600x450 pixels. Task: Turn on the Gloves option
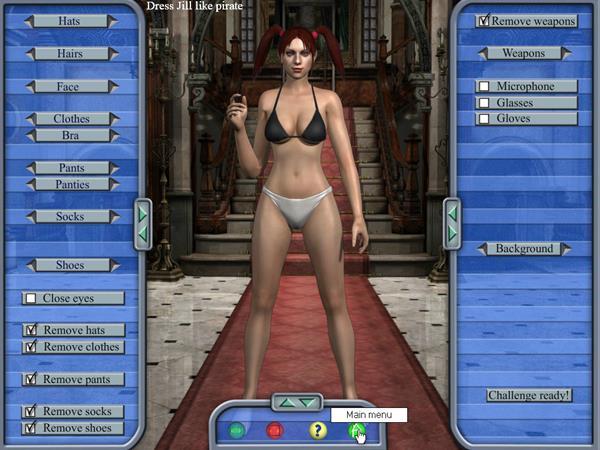coord(485,119)
